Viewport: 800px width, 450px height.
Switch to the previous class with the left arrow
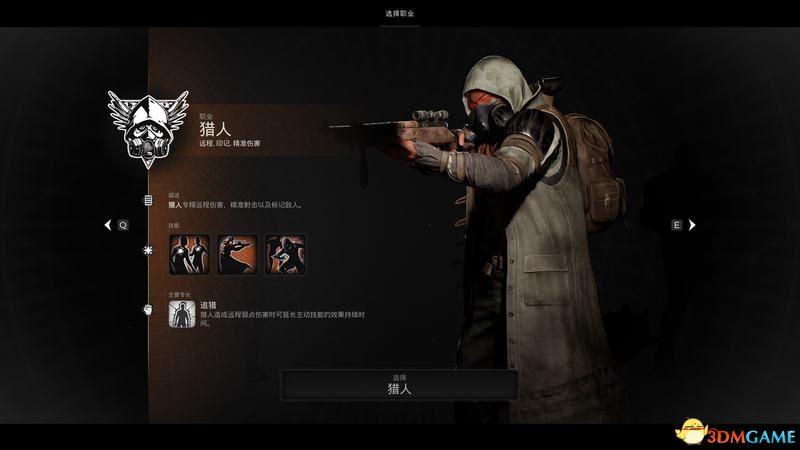(109, 226)
